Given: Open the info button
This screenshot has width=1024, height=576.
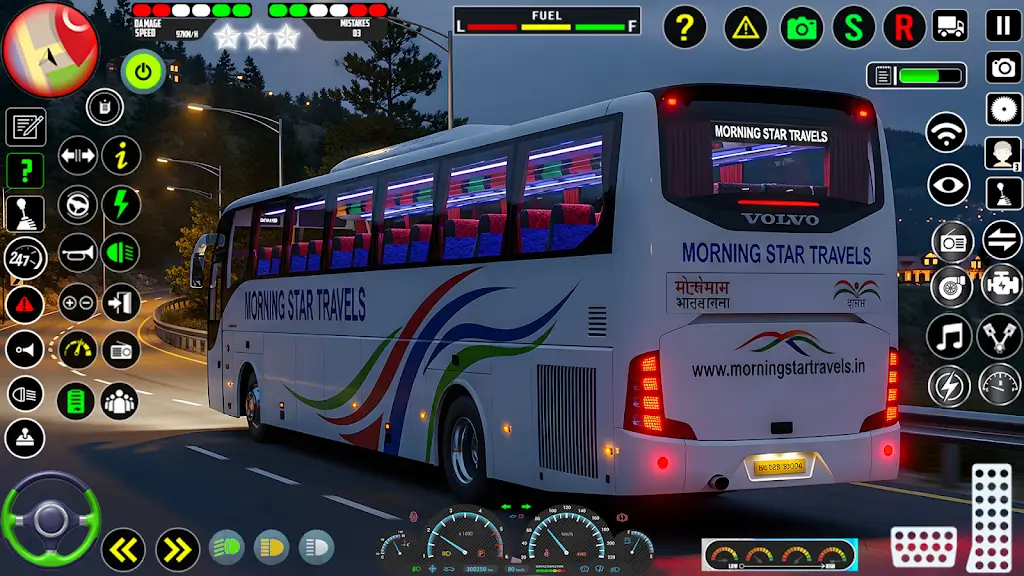Looking at the screenshot, I should pos(121,155).
